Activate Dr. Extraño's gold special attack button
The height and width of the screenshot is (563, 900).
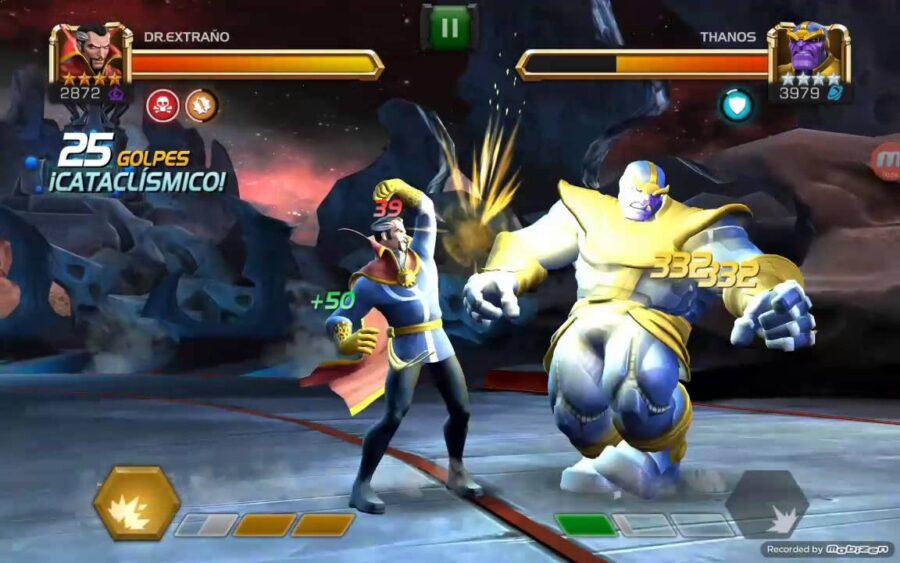pos(136,502)
